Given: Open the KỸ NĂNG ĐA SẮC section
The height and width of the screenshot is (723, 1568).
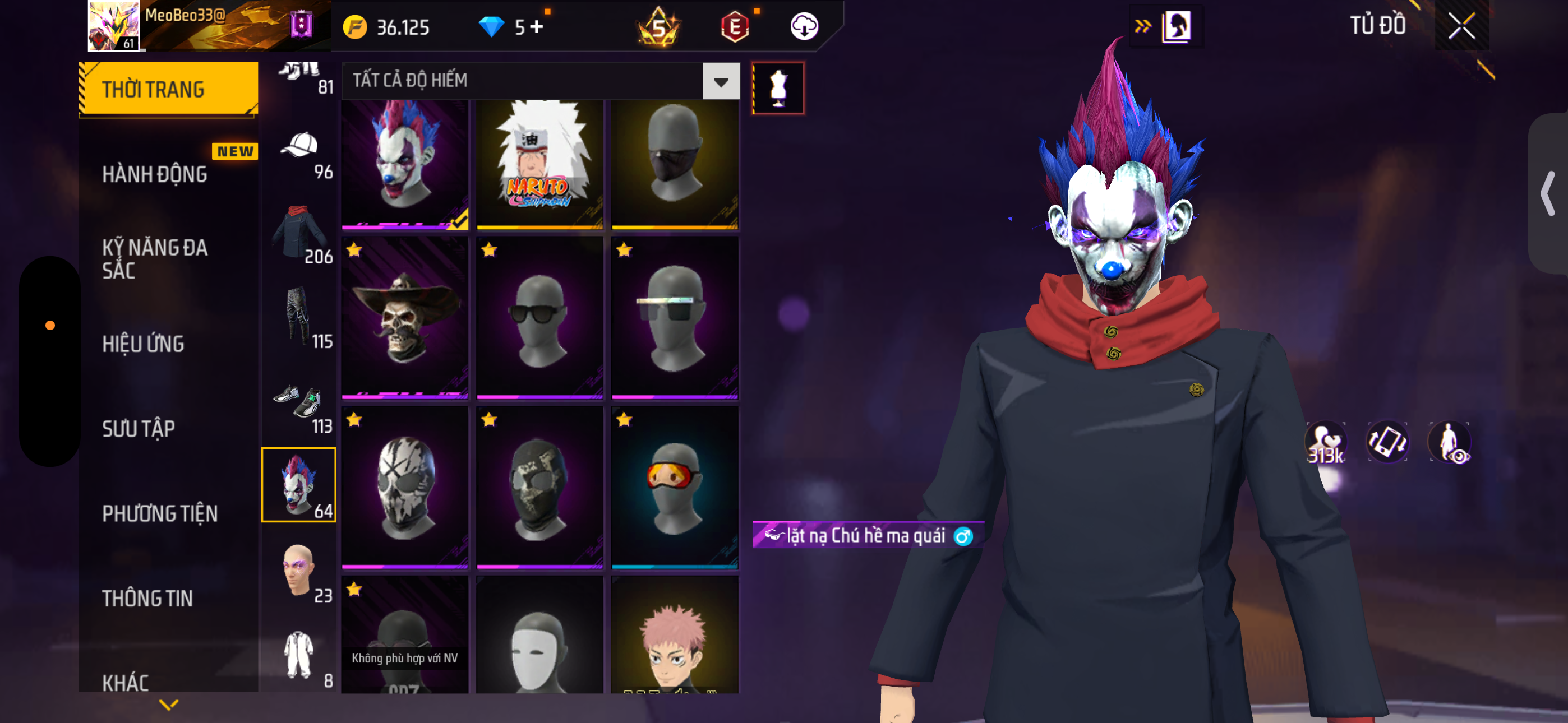Looking at the screenshot, I should pos(155,258).
